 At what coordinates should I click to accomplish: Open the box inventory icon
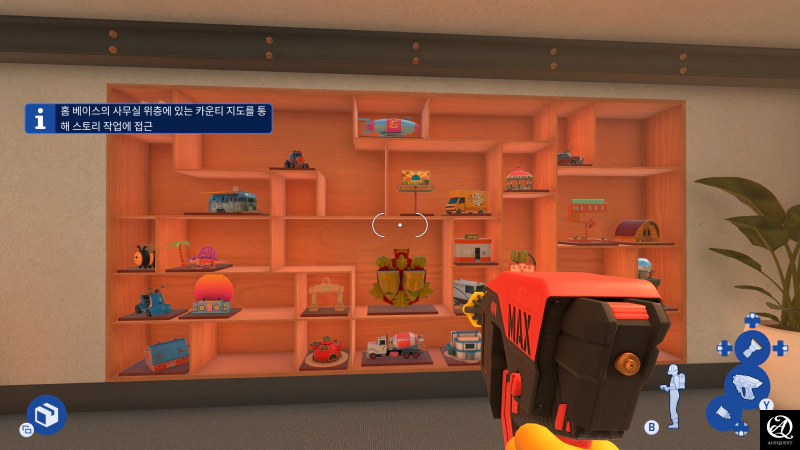pos(46,414)
